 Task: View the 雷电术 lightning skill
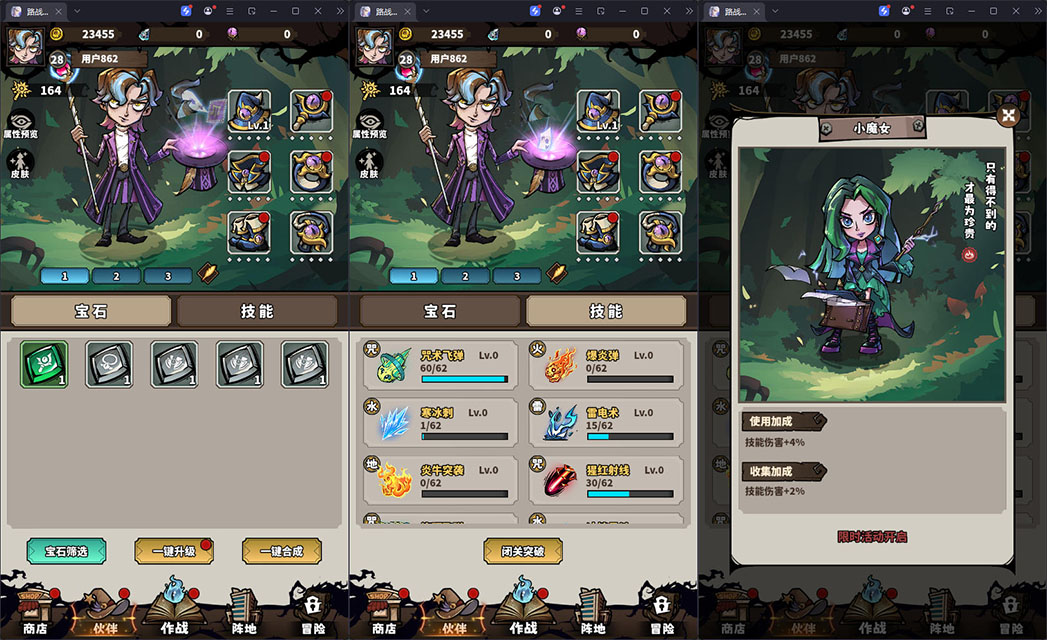pos(606,422)
